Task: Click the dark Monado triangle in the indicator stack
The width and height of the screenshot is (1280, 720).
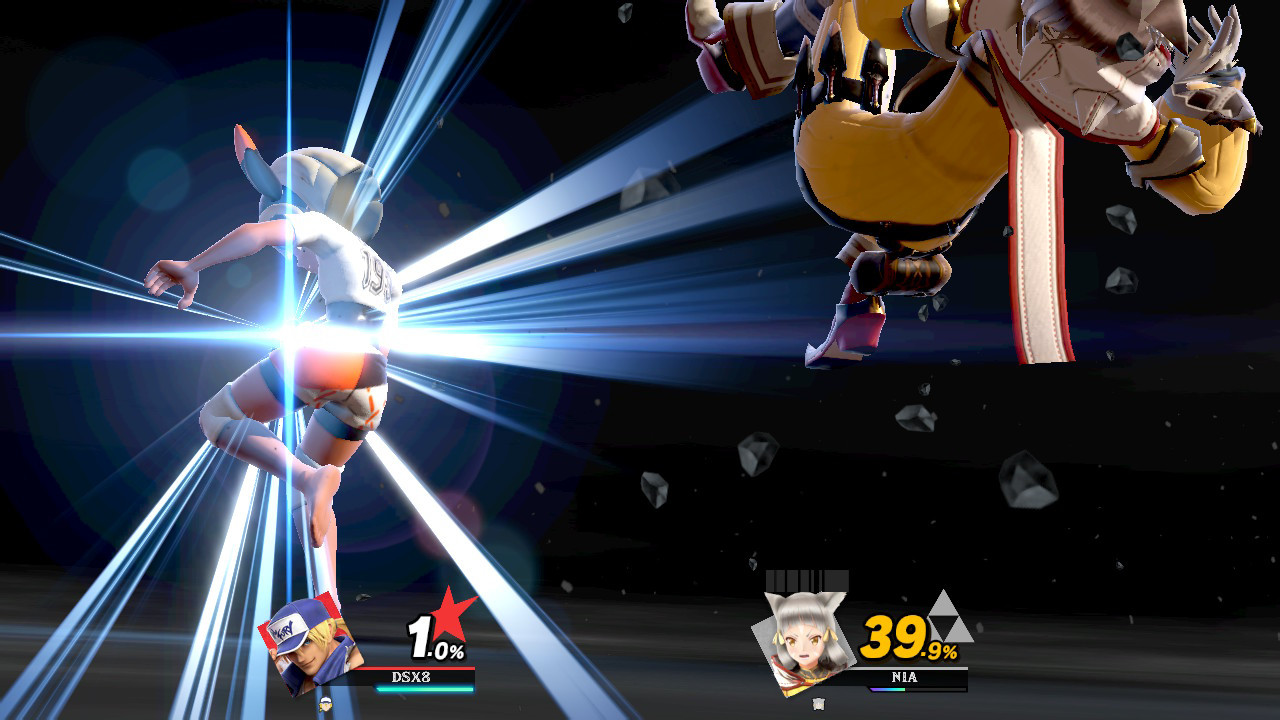Action: [945, 624]
